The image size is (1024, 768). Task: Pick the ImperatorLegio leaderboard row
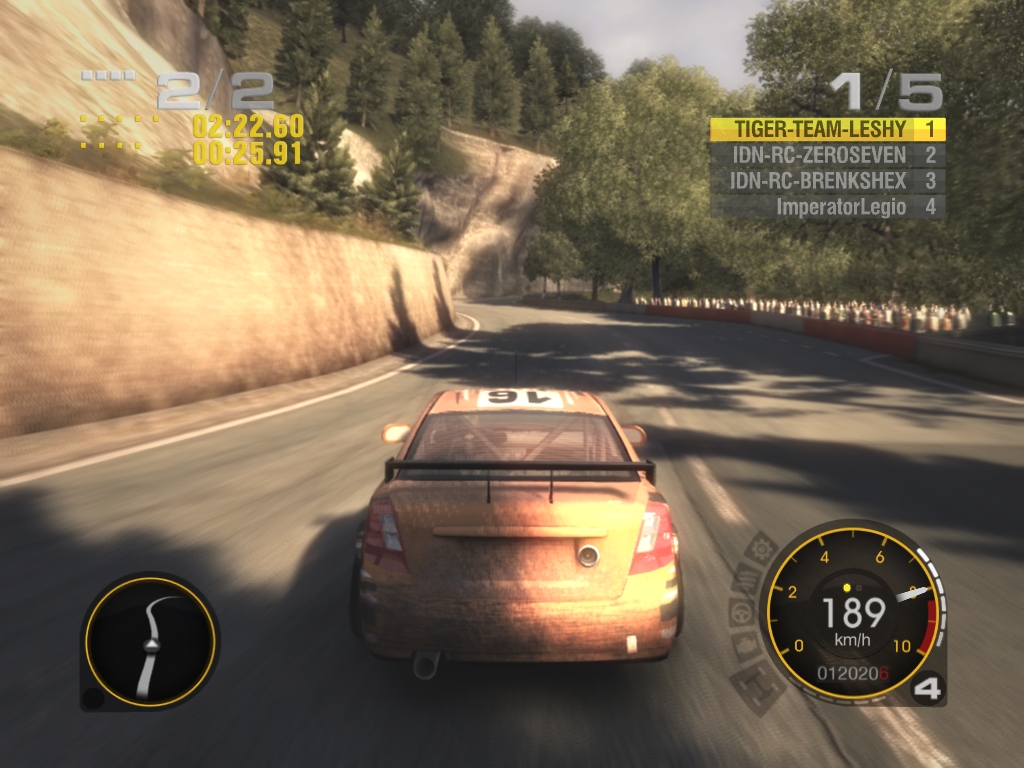[x=827, y=207]
